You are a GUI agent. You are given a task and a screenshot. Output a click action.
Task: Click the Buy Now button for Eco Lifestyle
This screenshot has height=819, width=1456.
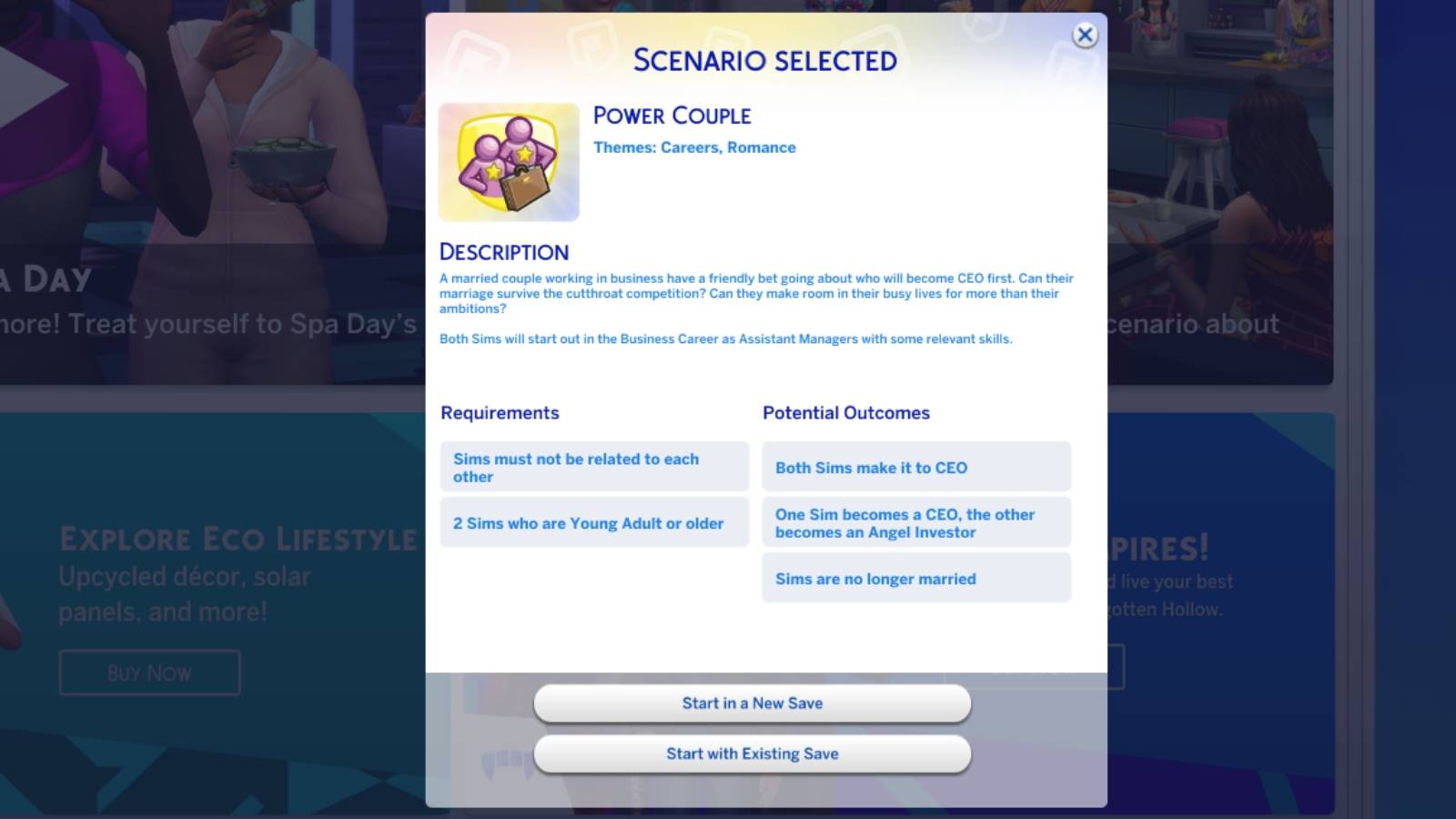[148, 672]
